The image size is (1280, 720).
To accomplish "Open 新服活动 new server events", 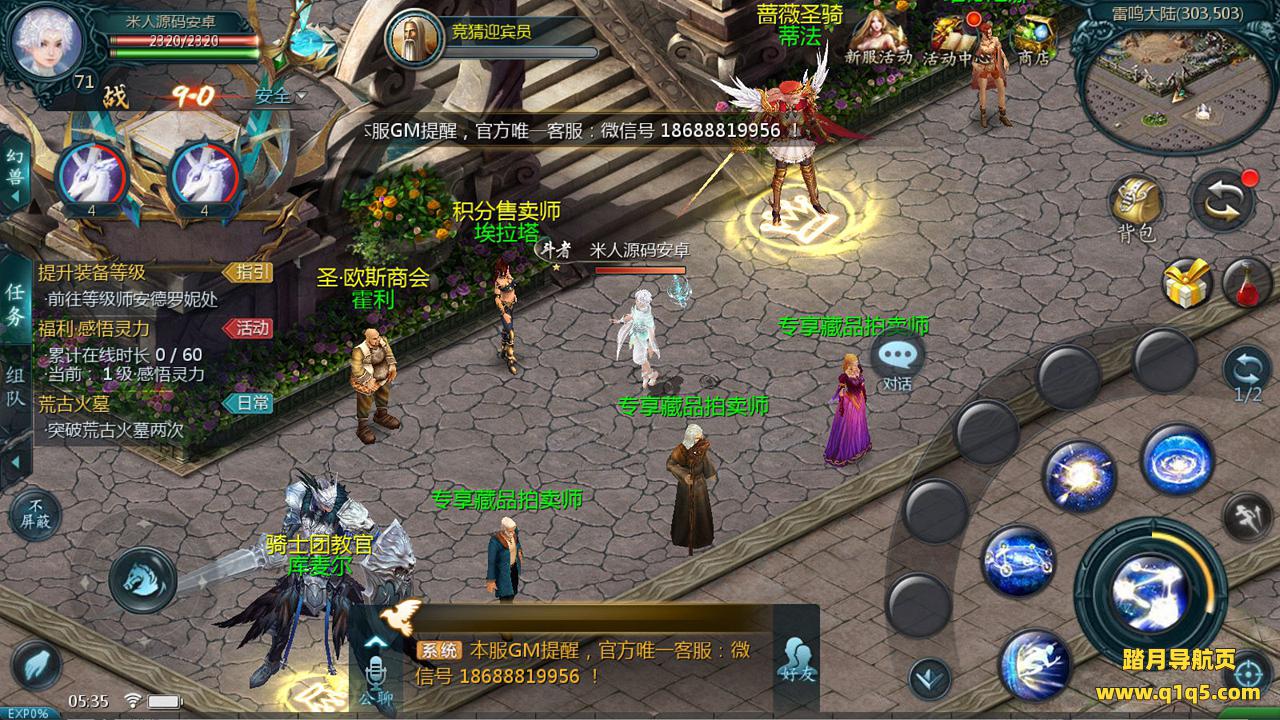I will point(878,38).
